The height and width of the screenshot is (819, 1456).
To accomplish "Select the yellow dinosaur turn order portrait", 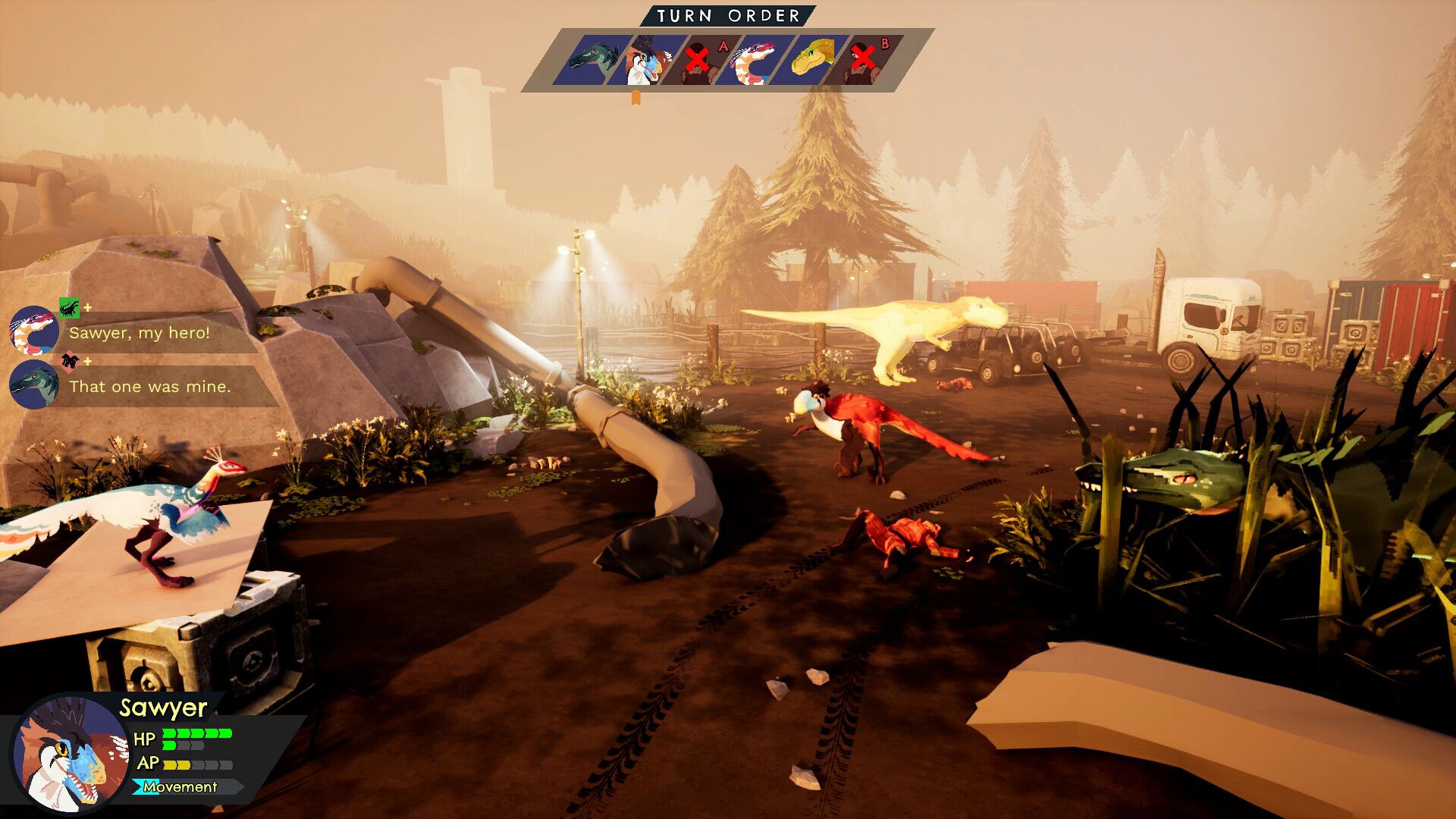I will (811, 60).
